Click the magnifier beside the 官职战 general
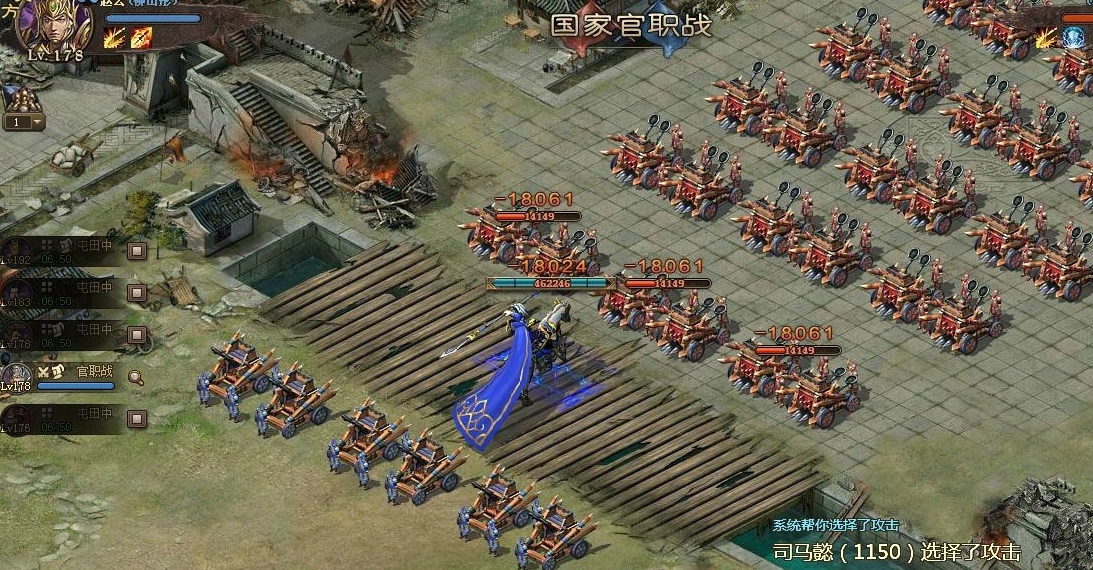The image size is (1093, 570). tap(136, 377)
